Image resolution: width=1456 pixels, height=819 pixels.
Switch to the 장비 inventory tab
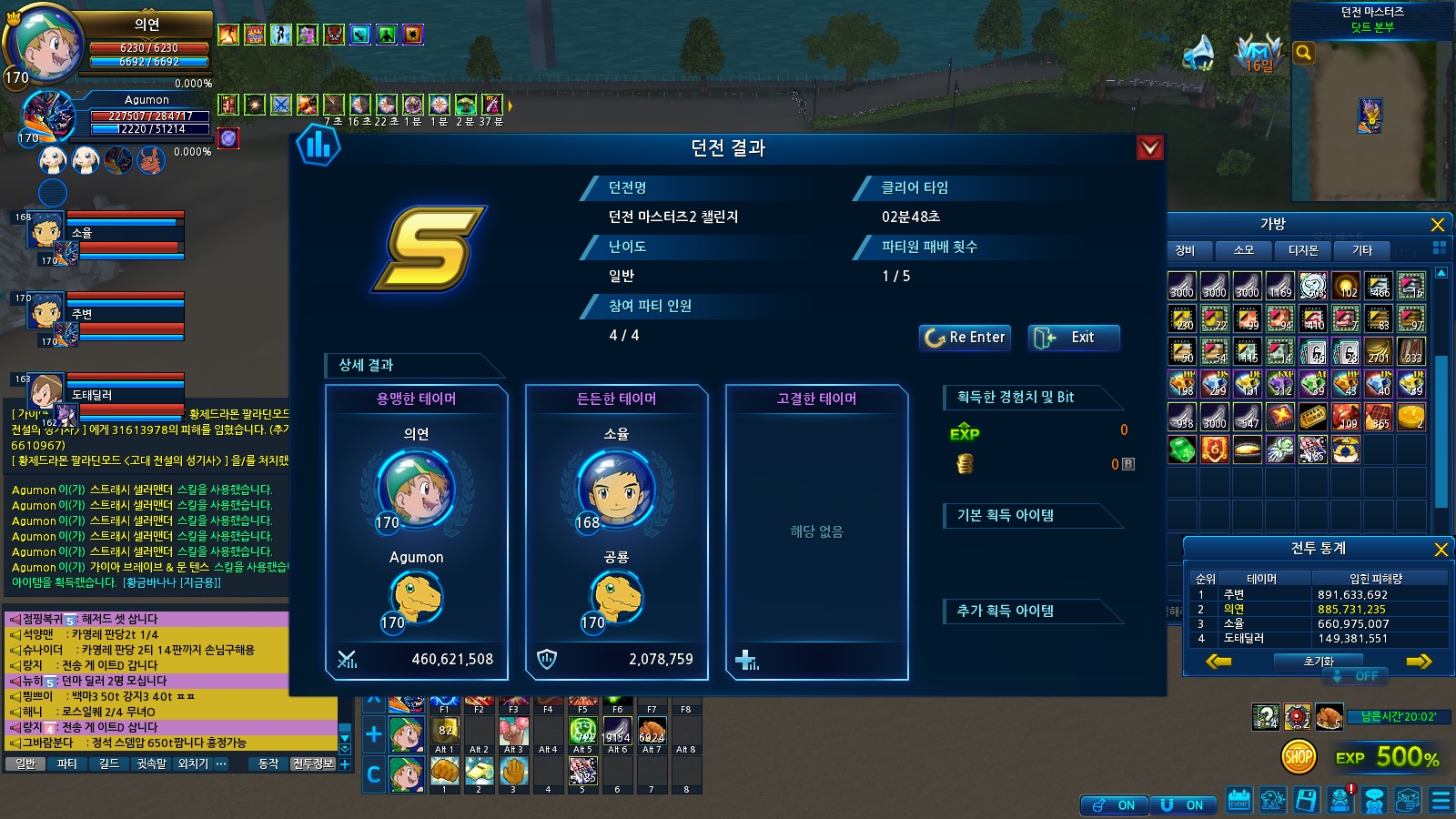click(x=1185, y=250)
